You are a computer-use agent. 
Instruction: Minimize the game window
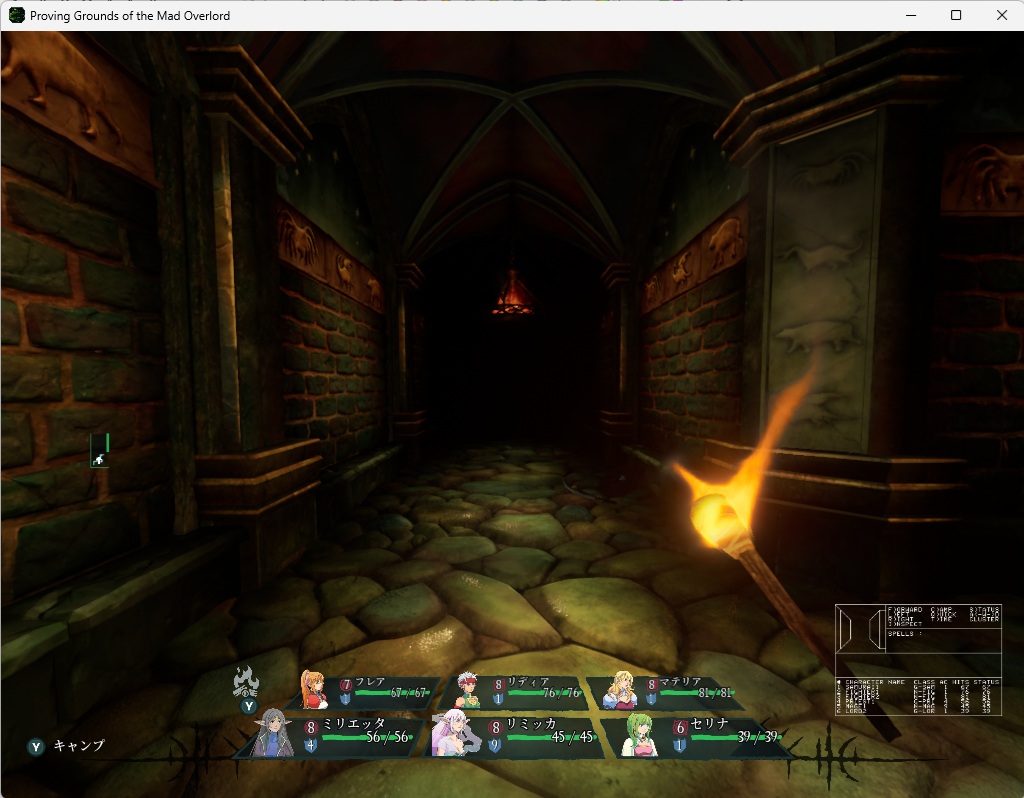point(910,15)
